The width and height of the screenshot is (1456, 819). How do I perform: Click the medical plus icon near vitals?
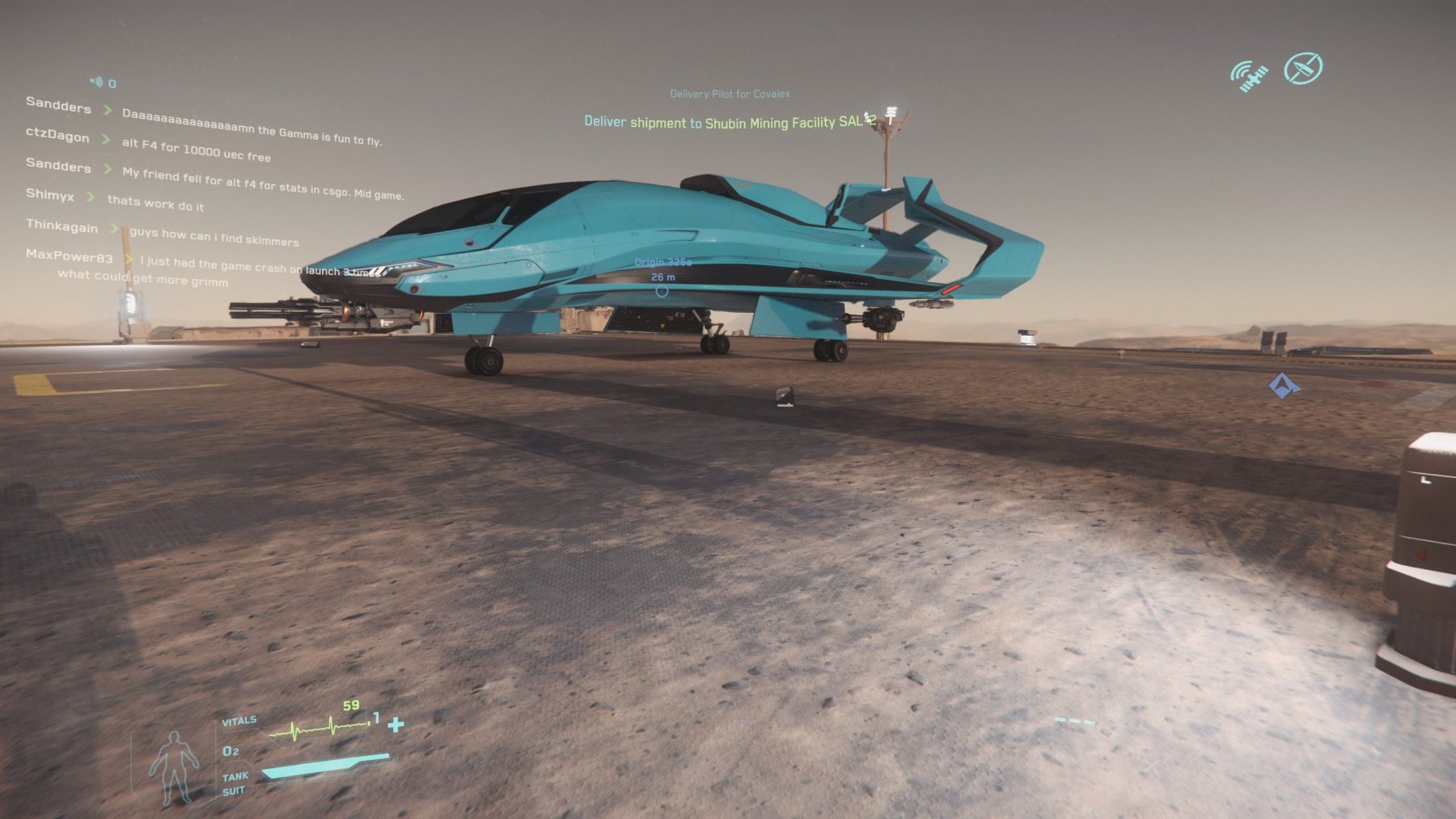coord(396,724)
